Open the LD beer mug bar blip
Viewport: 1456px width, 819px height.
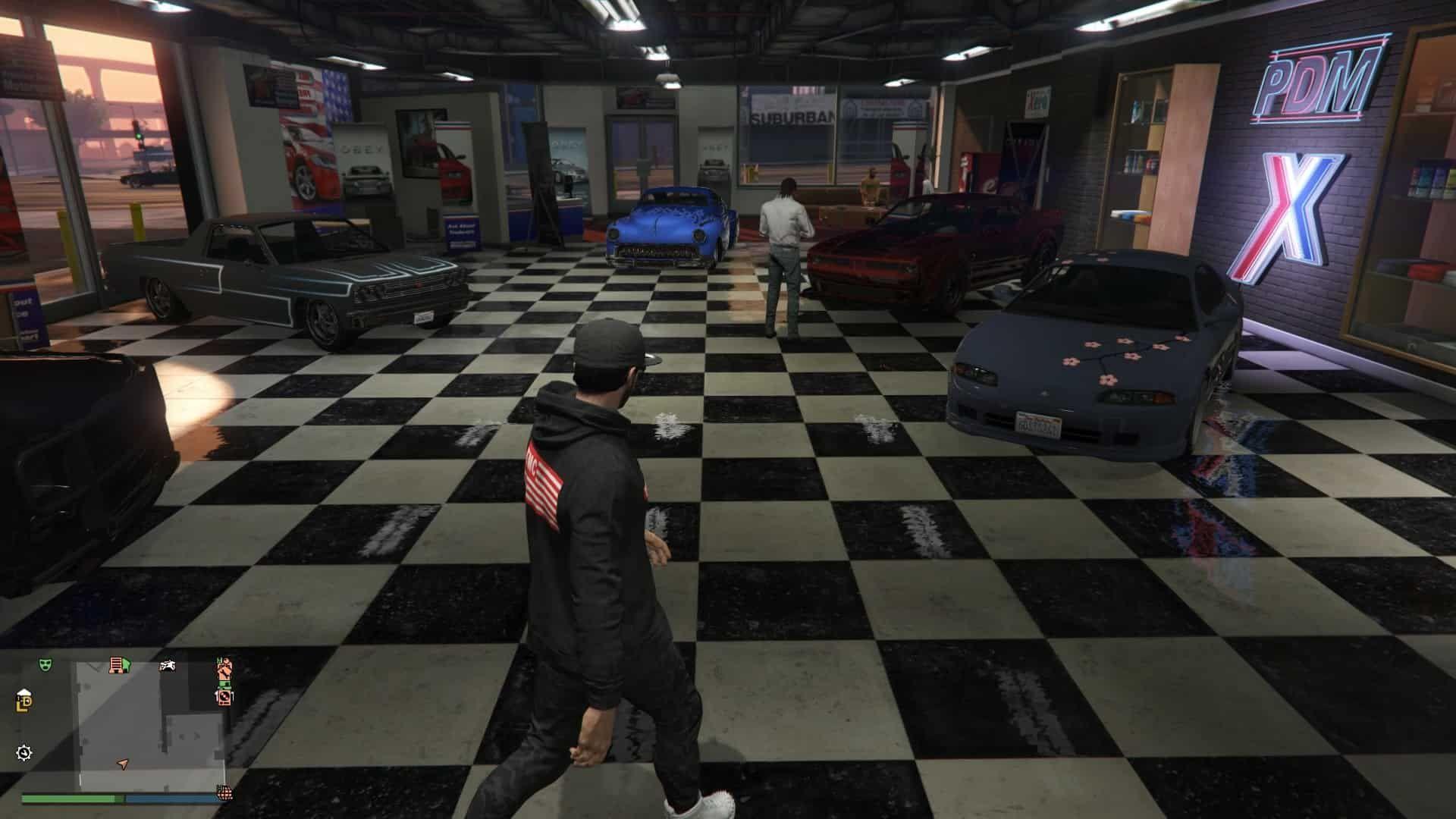[24, 701]
